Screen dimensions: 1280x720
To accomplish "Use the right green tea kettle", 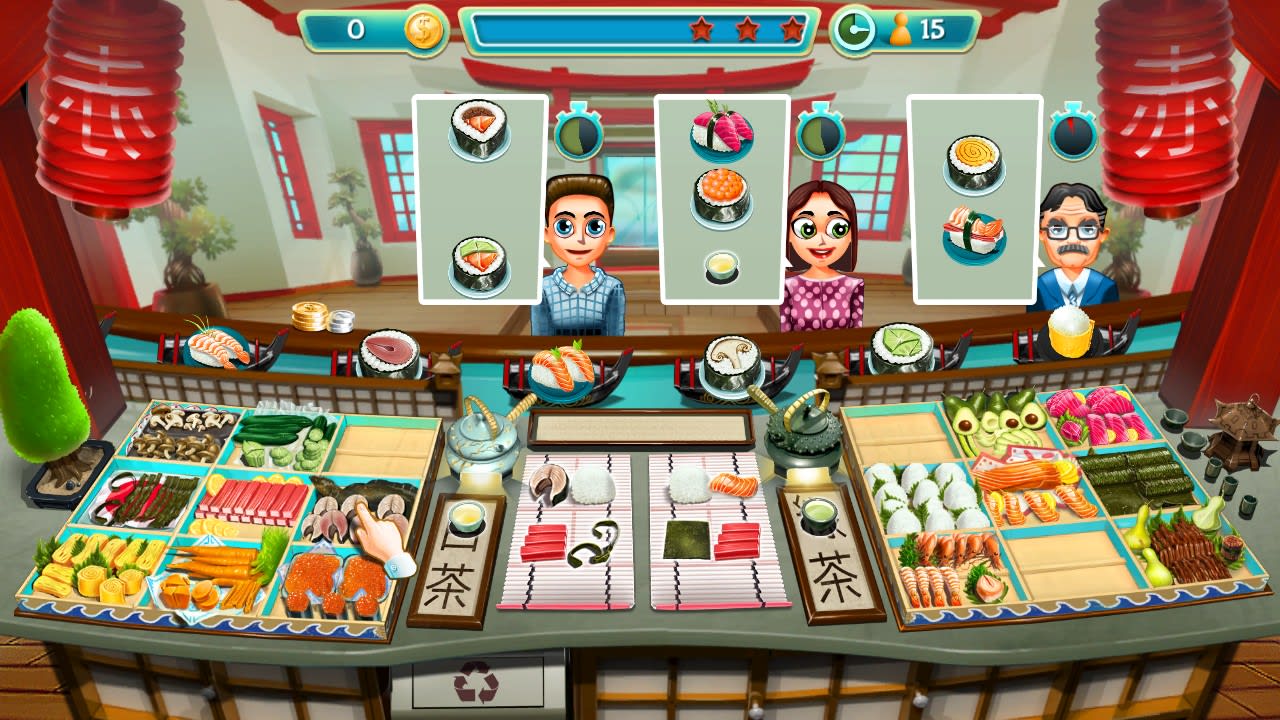I will tap(800, 440).
